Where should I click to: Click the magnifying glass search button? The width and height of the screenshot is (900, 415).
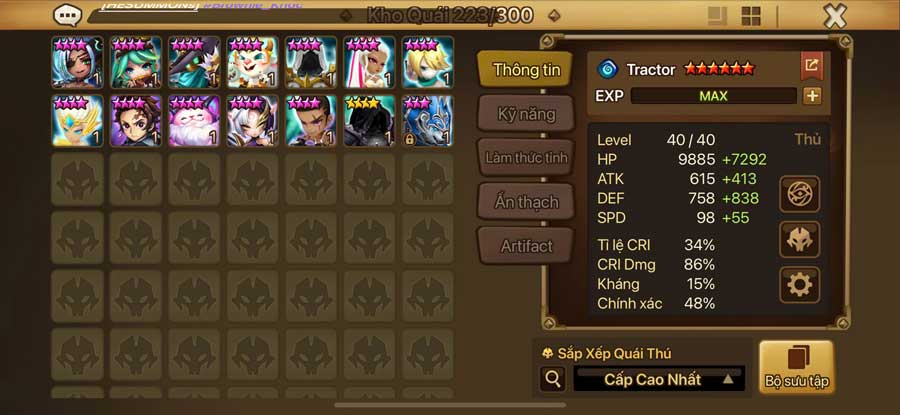point(552,380)
